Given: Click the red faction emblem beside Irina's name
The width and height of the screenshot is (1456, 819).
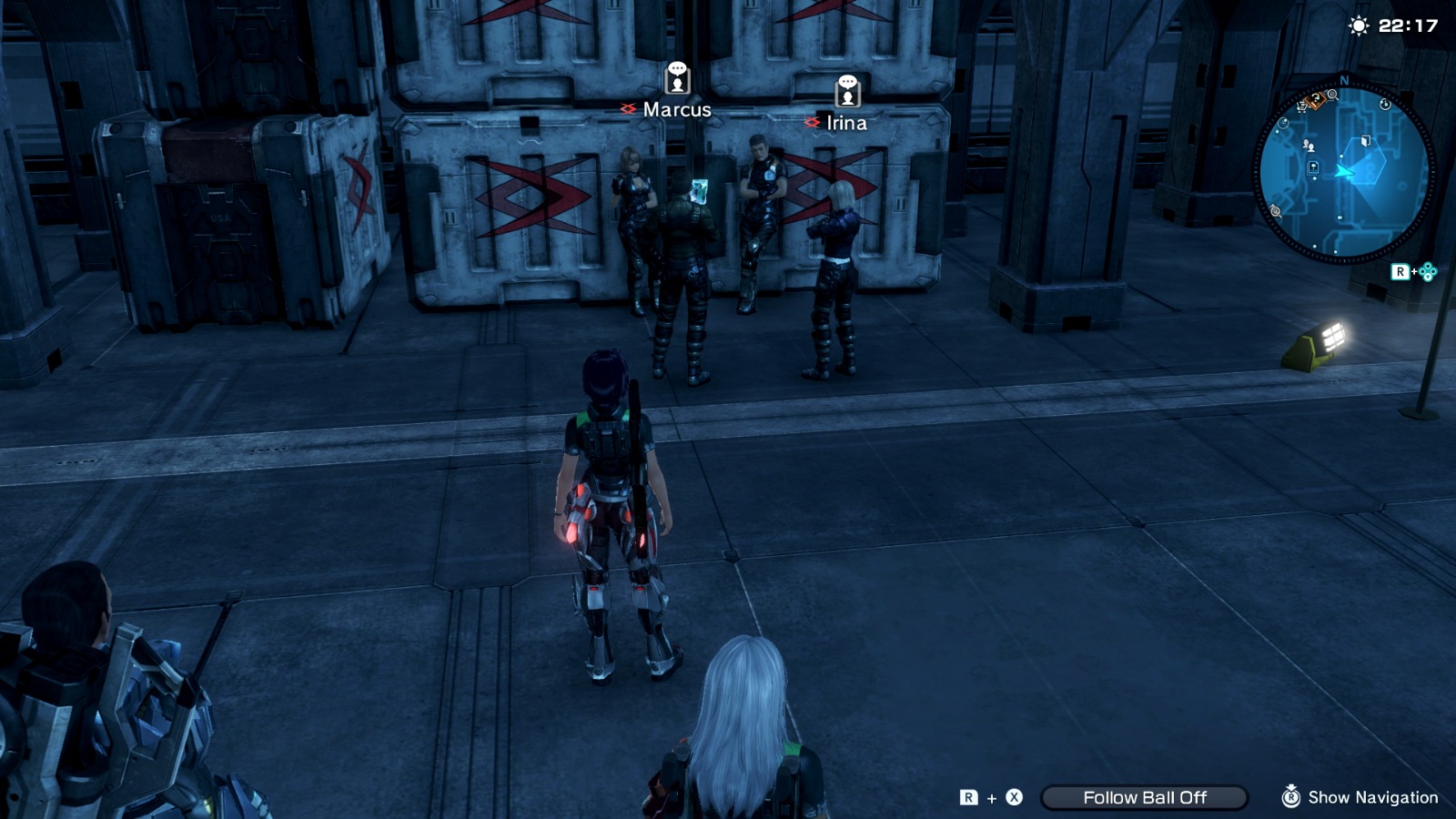Looking at the screenshot, I should coord(813,121).
